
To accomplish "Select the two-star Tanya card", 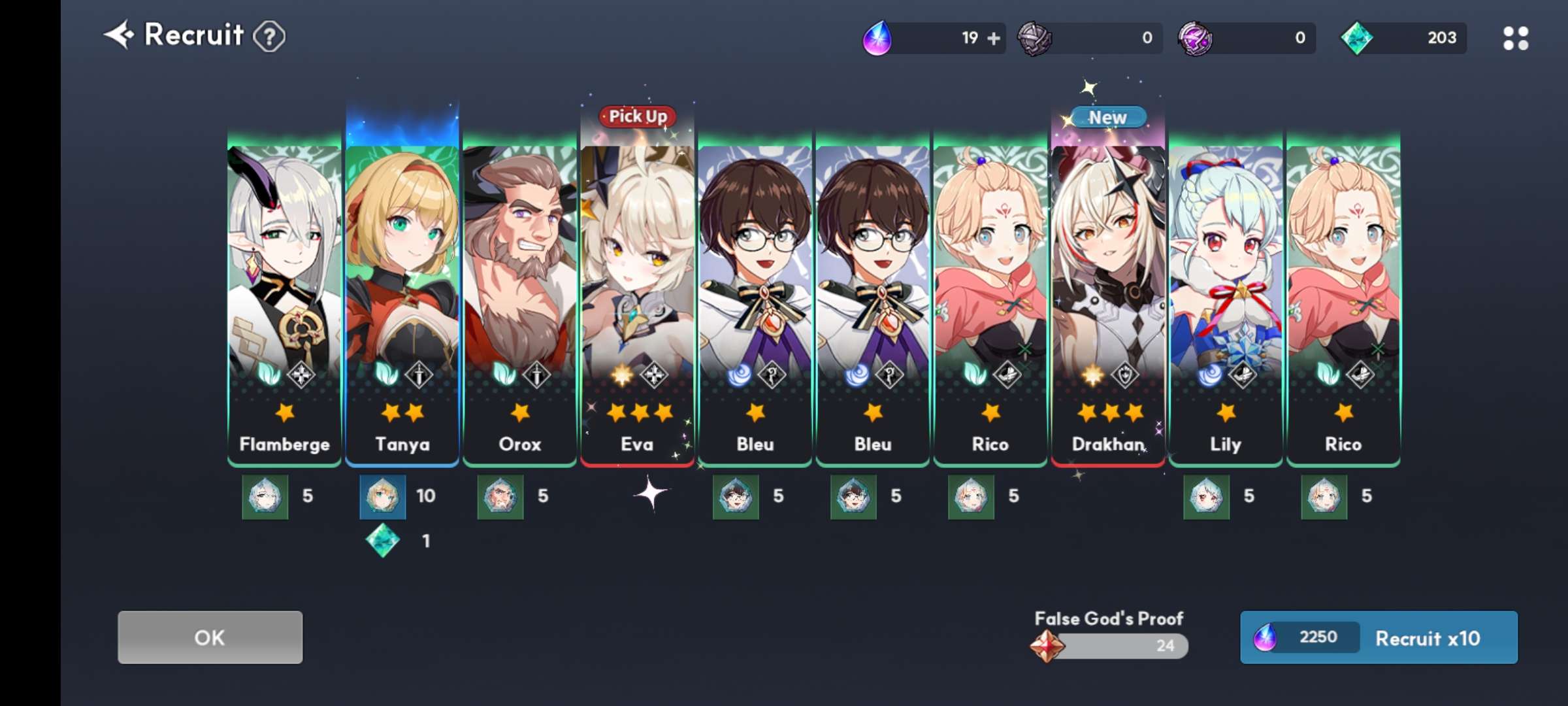I will (x=402, y=301).
